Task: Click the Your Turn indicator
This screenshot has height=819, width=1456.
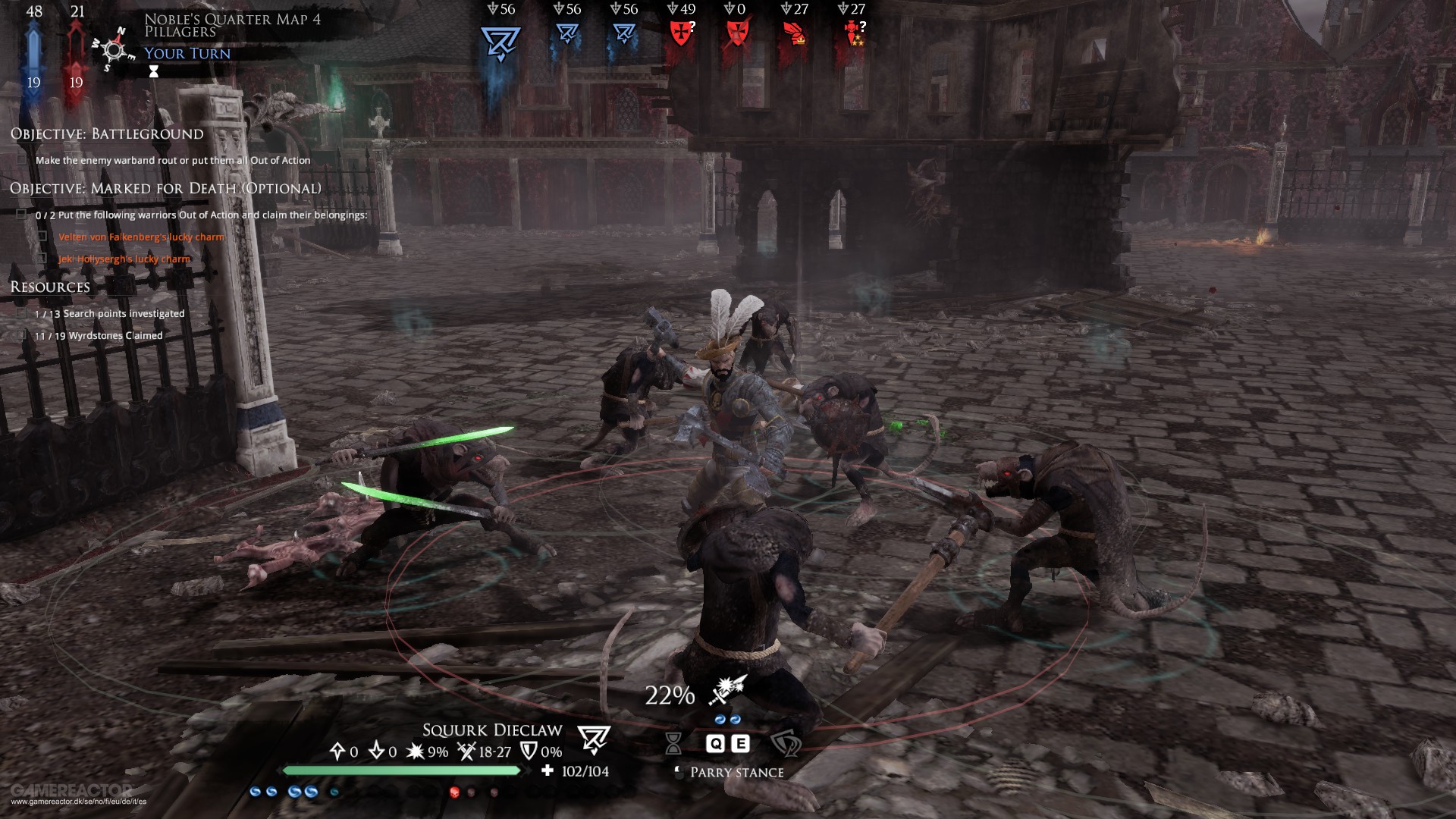Action: pyautogui.click(x=187, y=53)
